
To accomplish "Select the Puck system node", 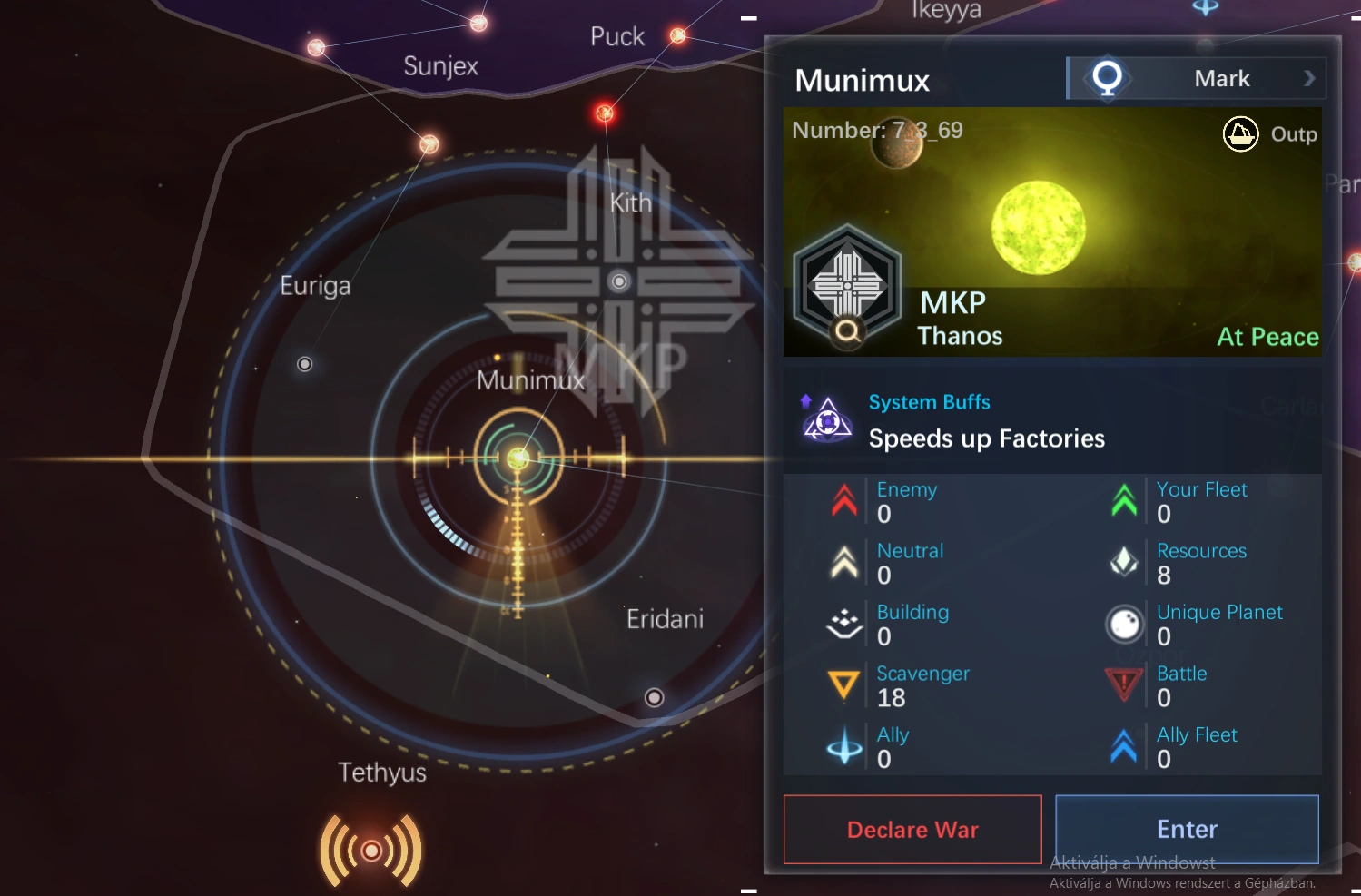I will 677,35.
